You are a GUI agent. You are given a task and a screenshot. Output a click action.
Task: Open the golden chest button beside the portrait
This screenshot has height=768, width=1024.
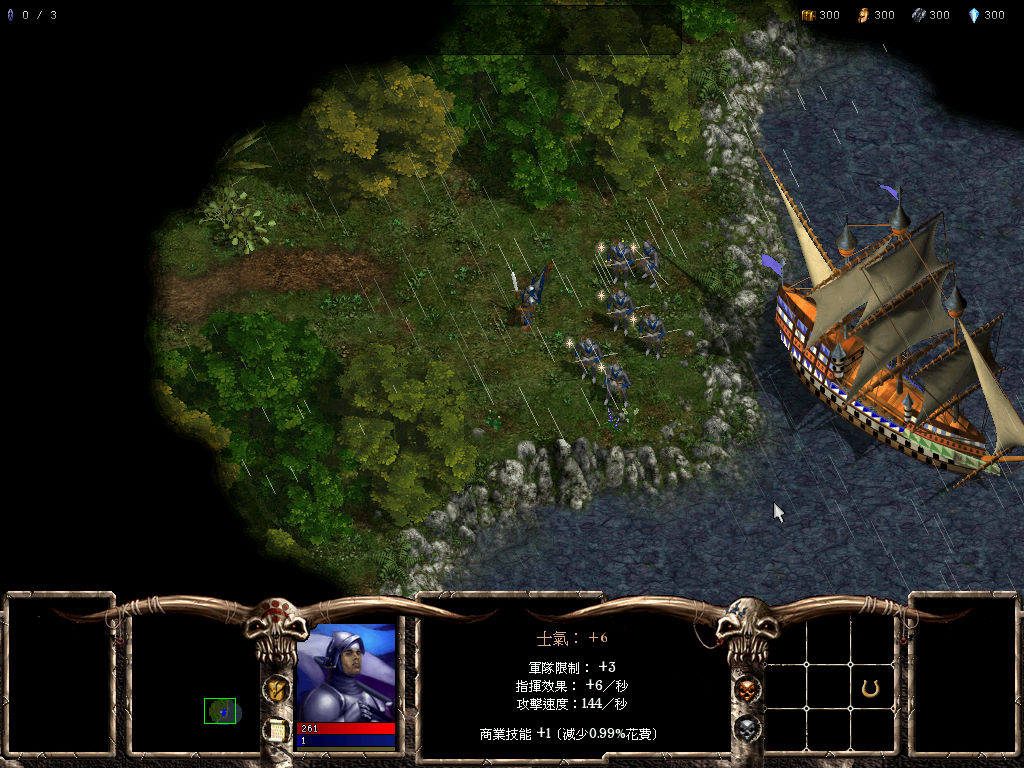point(276,689)
